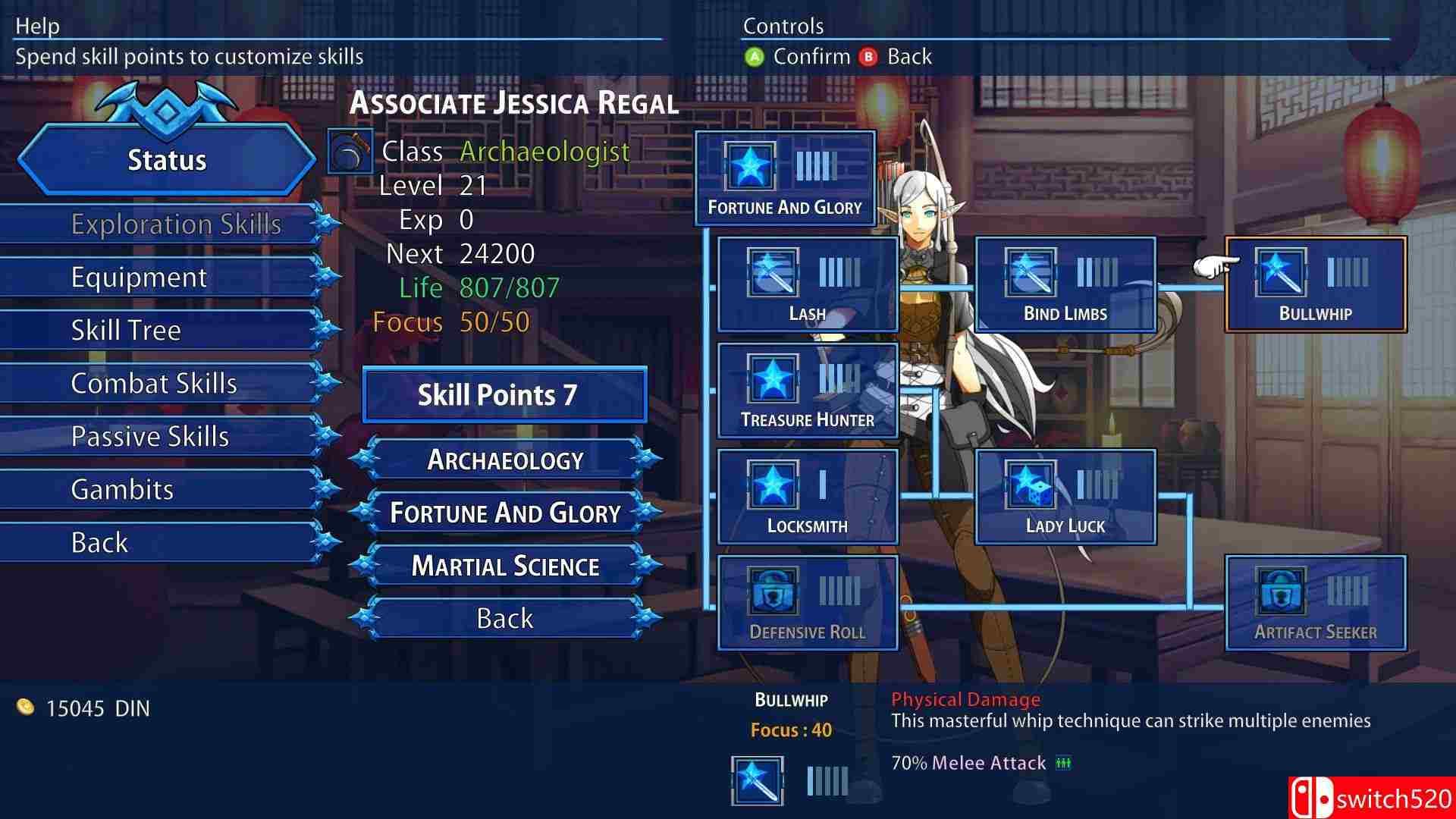Screen dimensions: 1456x819
Task: Show the Passive Skills list
Action: coord(150,437)
